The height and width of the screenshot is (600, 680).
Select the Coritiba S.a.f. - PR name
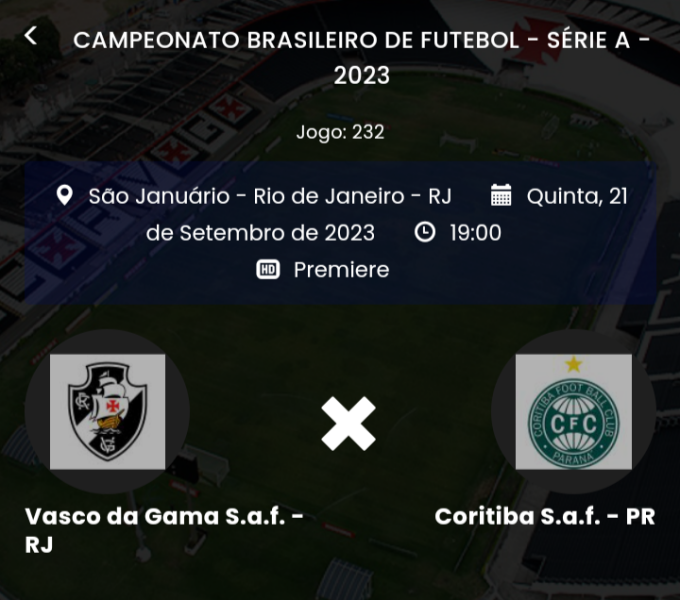pos(545,517)
